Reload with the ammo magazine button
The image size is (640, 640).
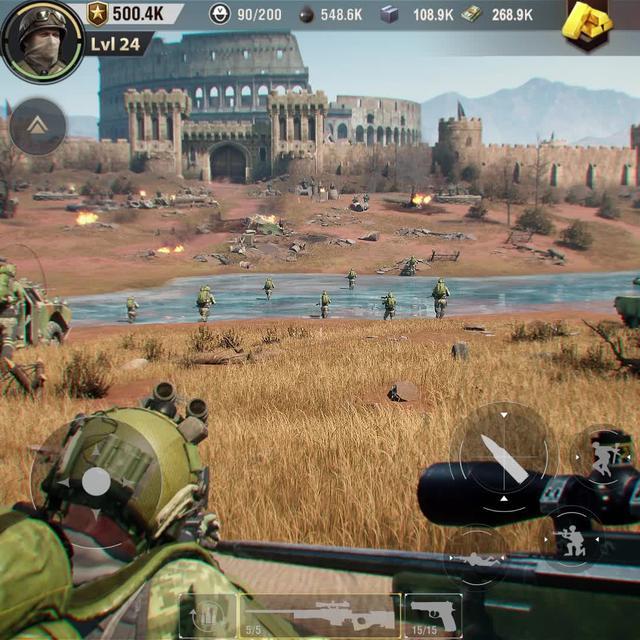pos(208,615)
